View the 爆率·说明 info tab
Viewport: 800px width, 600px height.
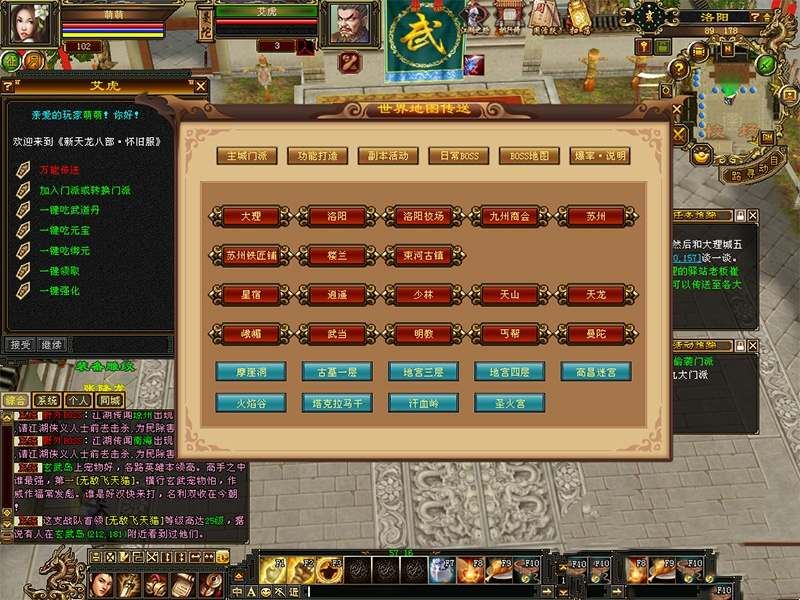tap(600, 156)
